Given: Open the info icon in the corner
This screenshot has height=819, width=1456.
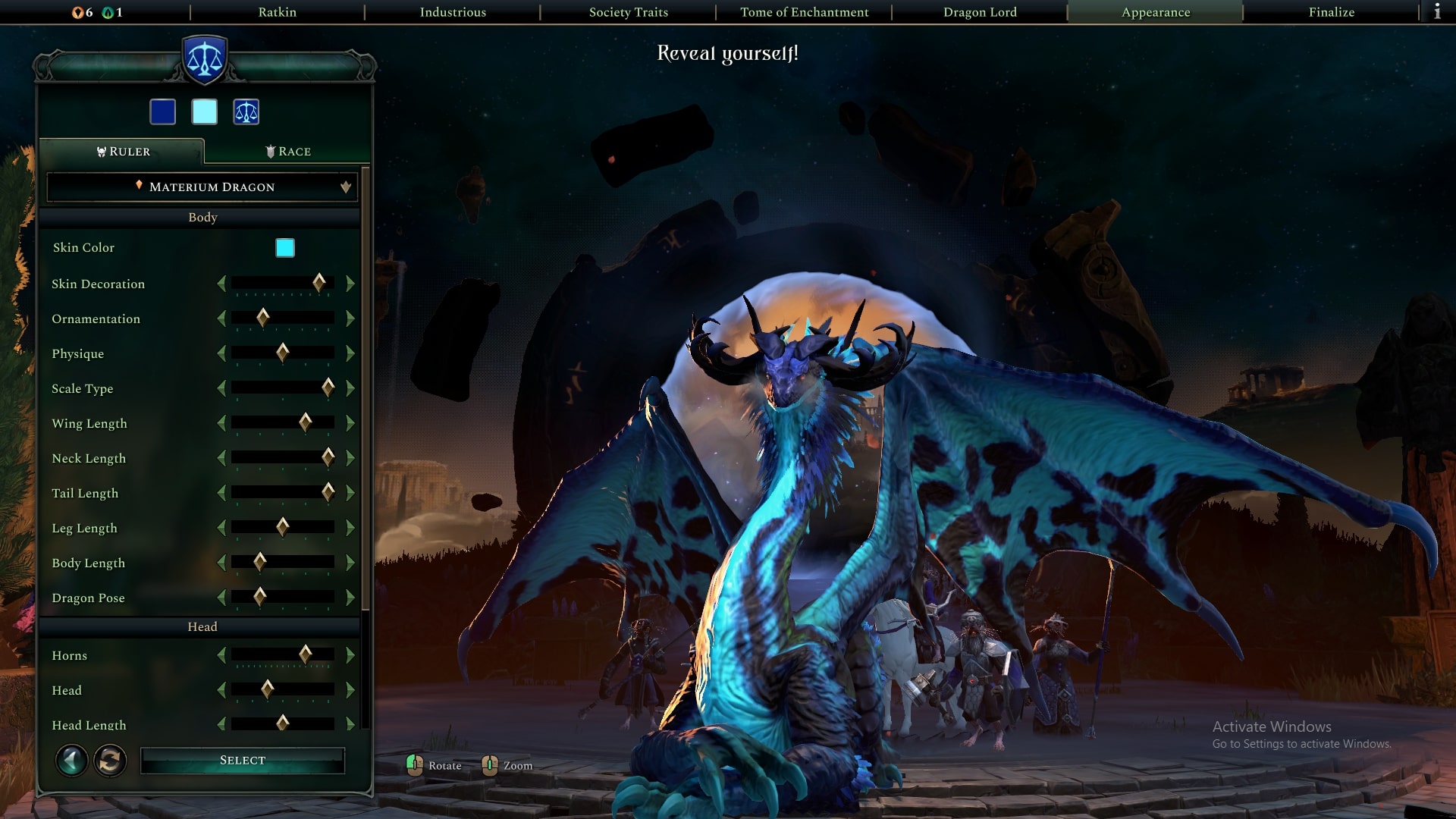Looking at the screenshot, I should 1437,12.
